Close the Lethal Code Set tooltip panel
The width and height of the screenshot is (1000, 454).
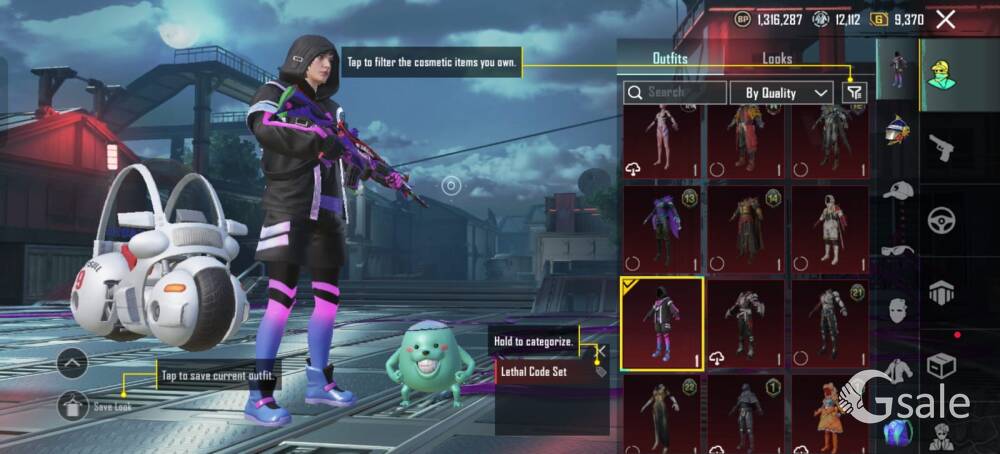click(x=600, y=351)
